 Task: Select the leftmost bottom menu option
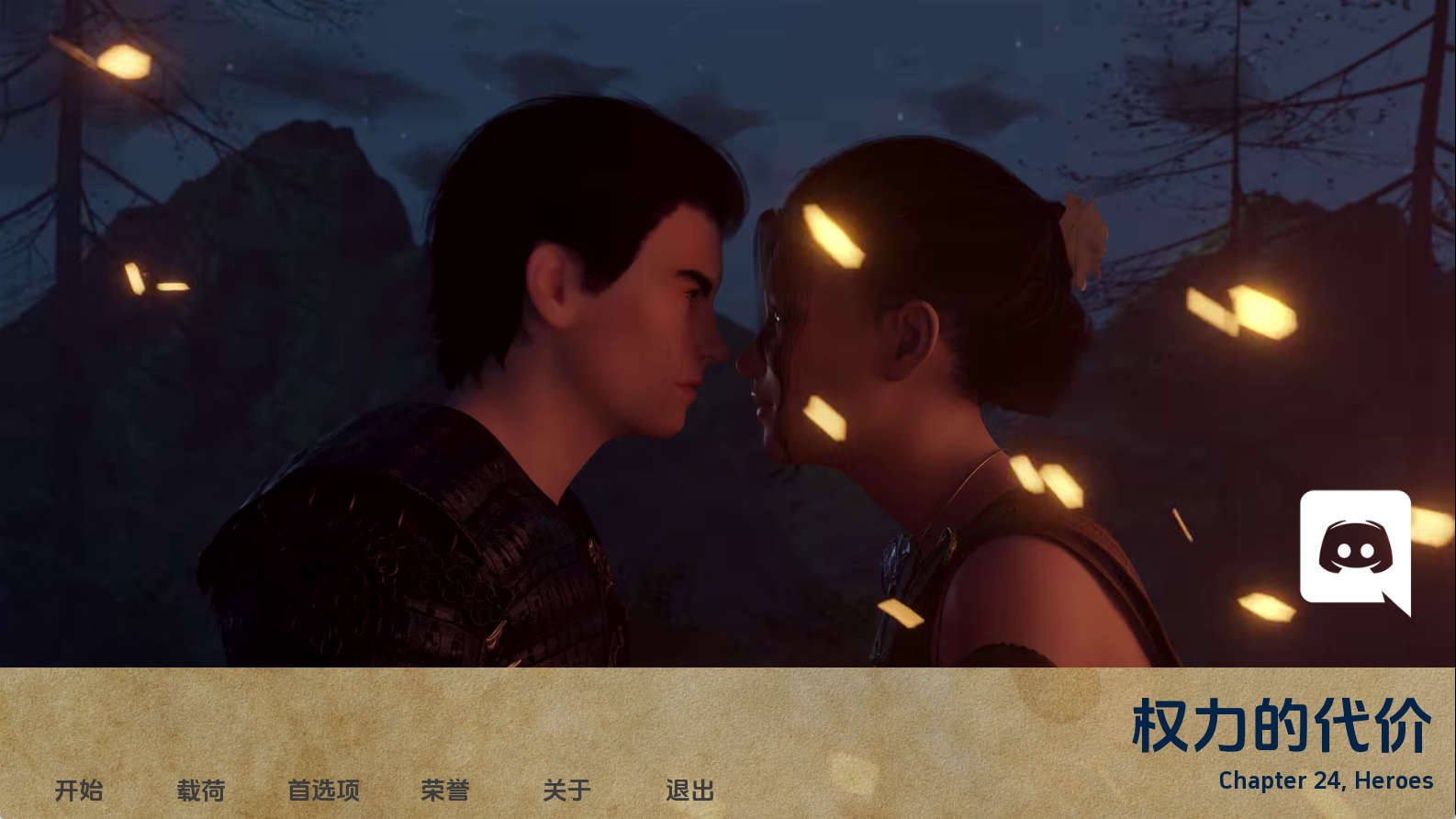(79, 791)
